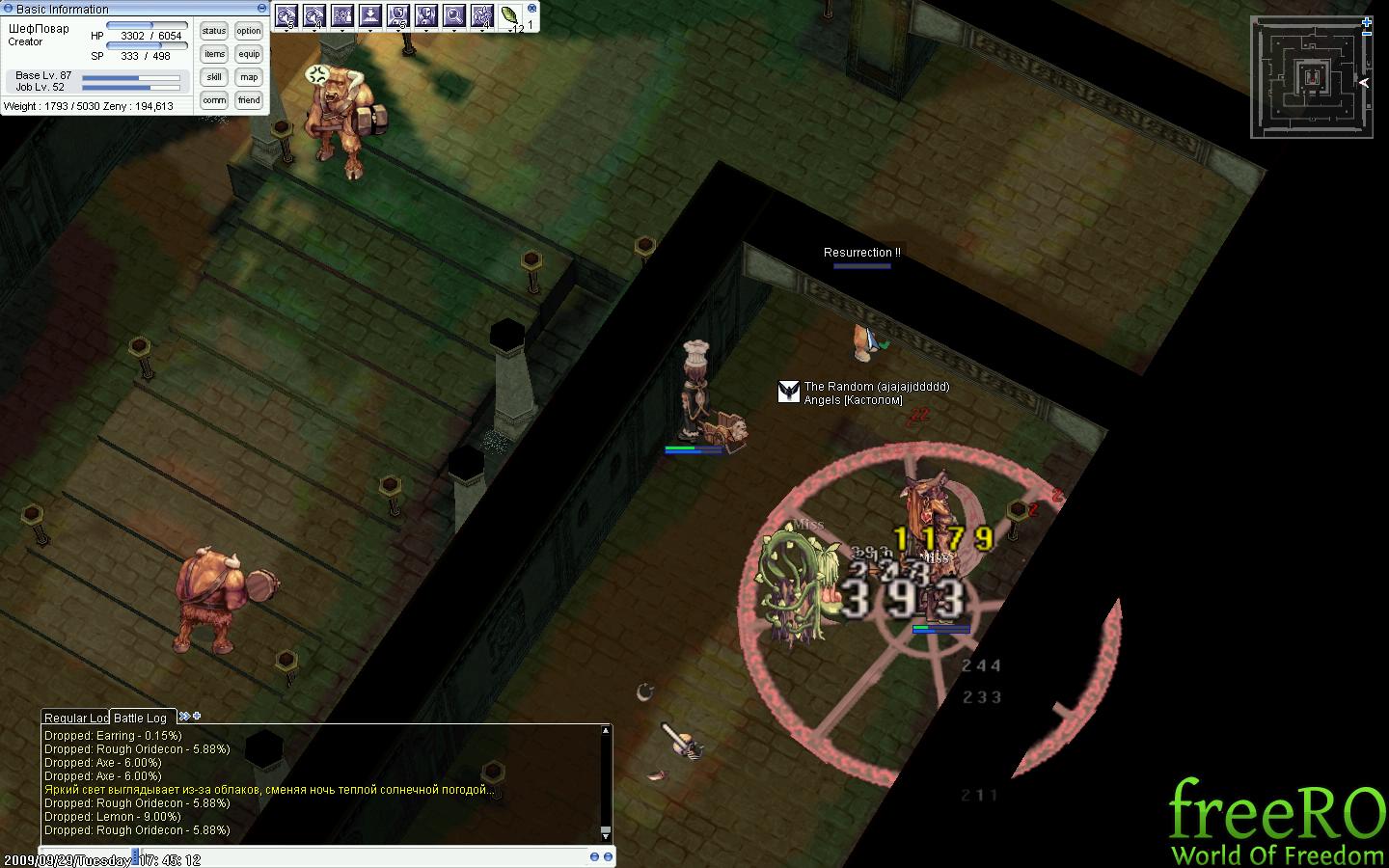Activate the downward arrow skill icon

coord(370,15)
